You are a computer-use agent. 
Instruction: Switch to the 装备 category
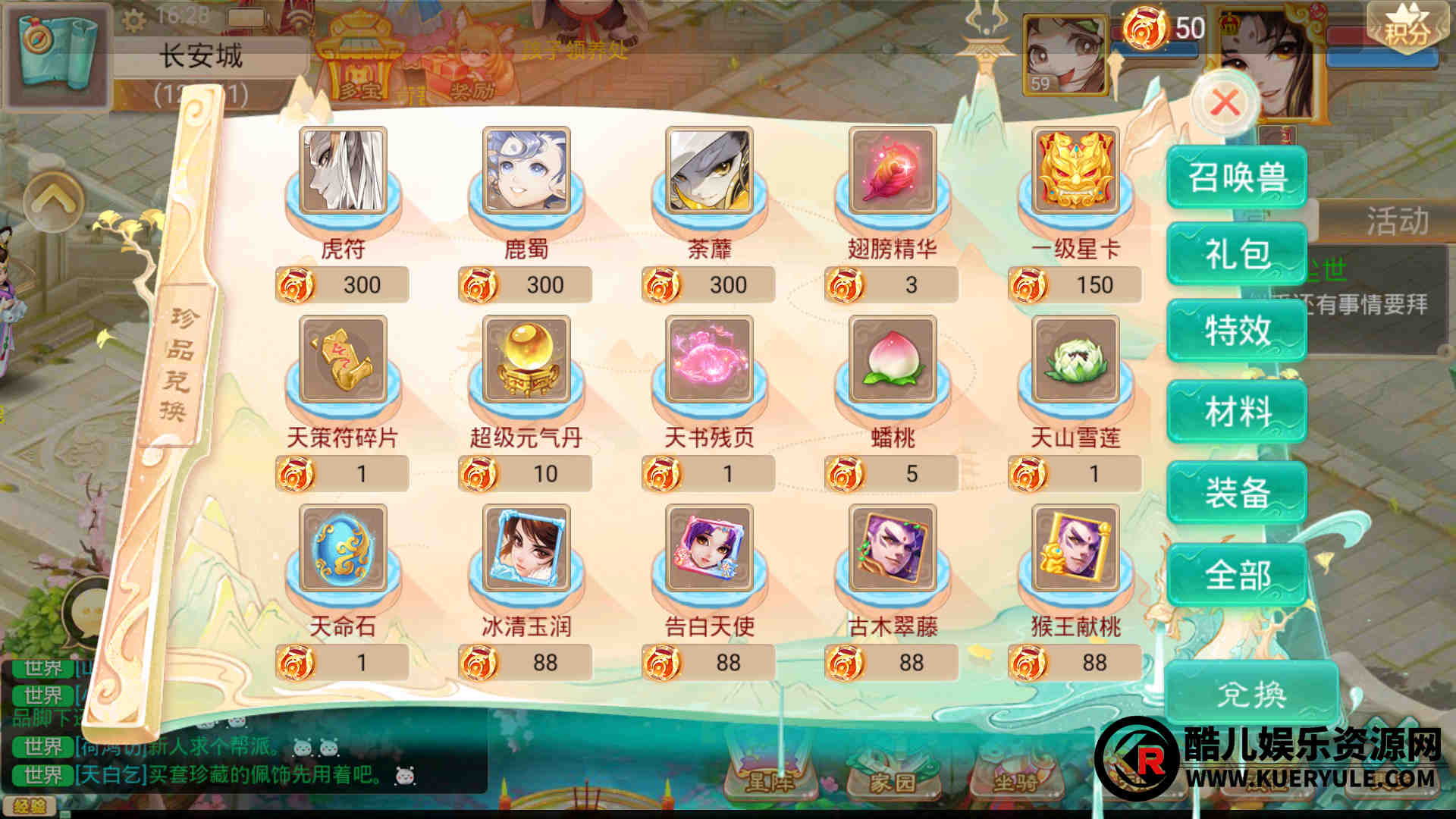(x=1236, y=493)
